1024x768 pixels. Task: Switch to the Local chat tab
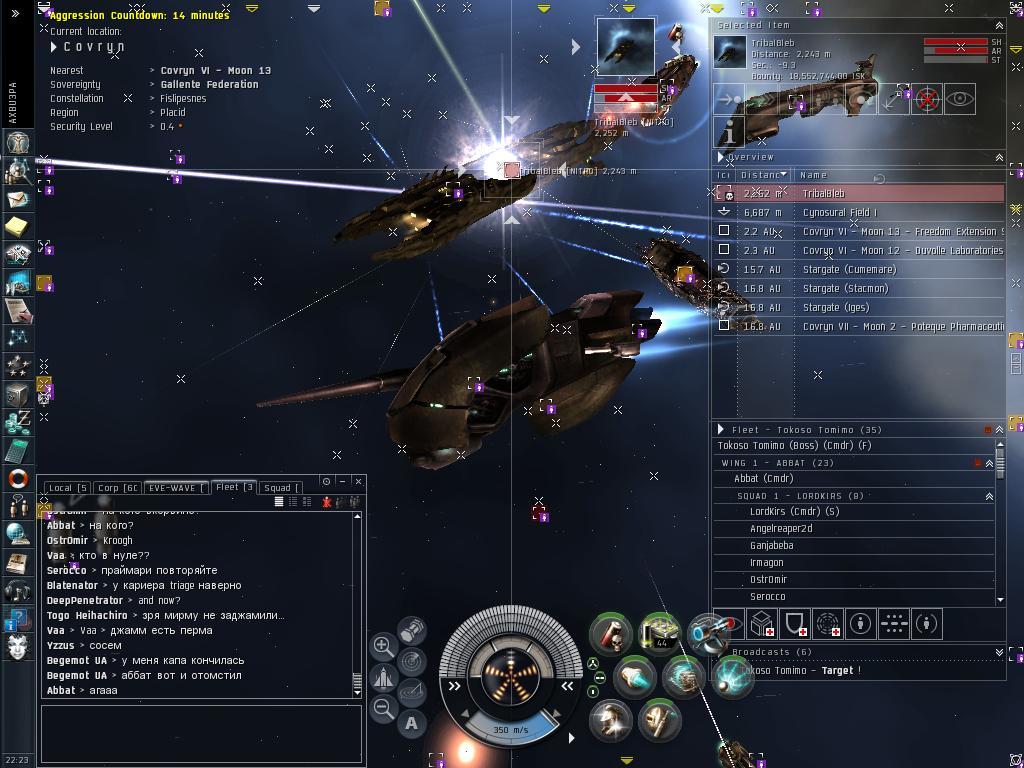pyautogui.click(x=68, y=488)
